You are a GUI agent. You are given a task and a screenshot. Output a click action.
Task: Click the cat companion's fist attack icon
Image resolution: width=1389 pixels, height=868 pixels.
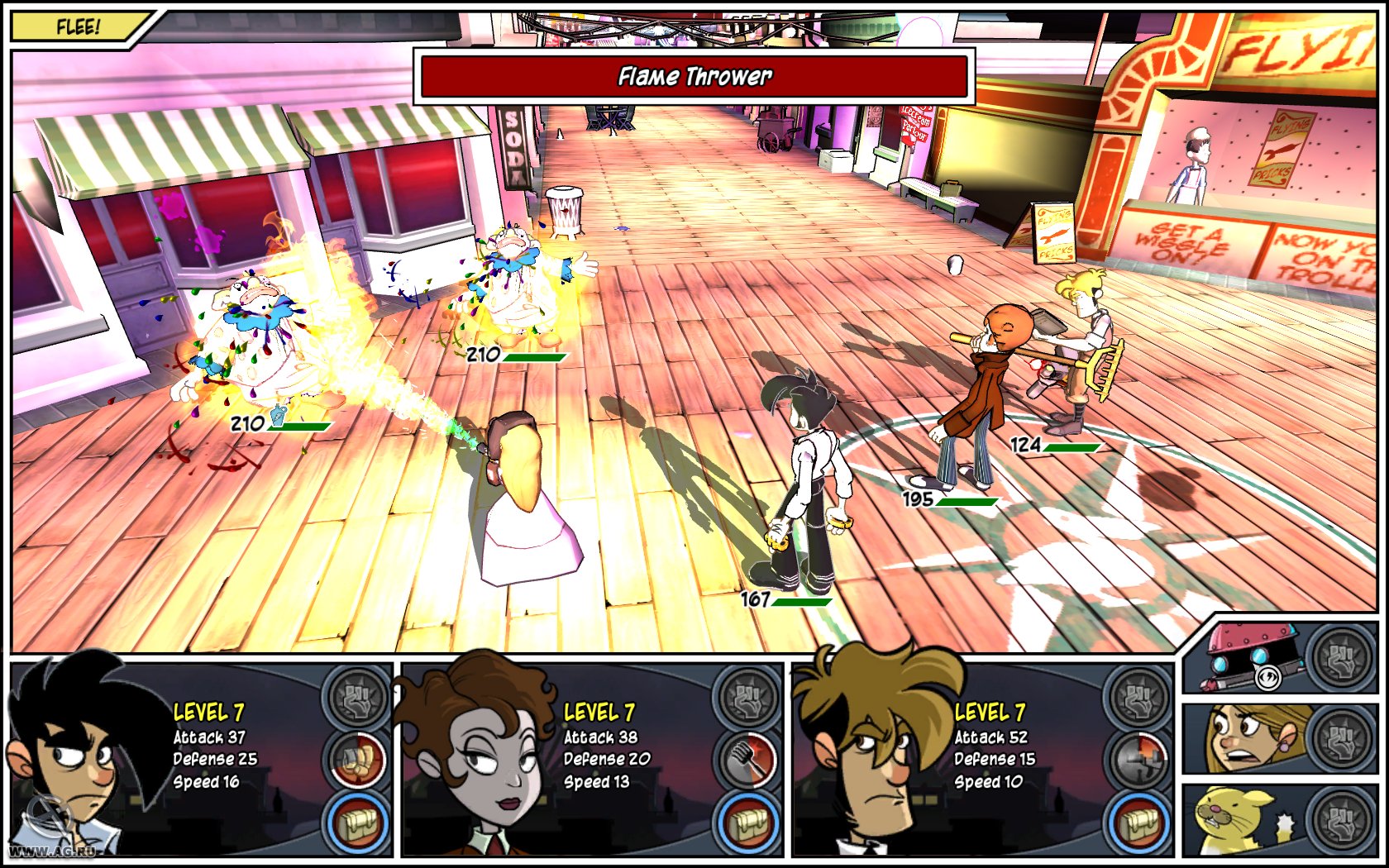click(x=1340, y=823)
